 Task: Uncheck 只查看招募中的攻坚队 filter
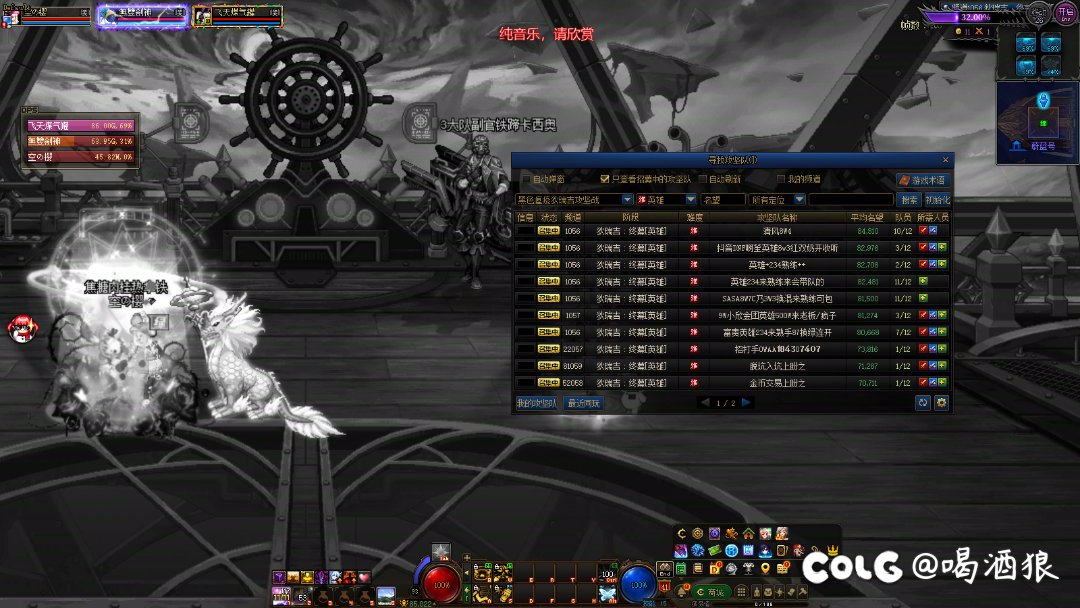click(x=605, y=179)
